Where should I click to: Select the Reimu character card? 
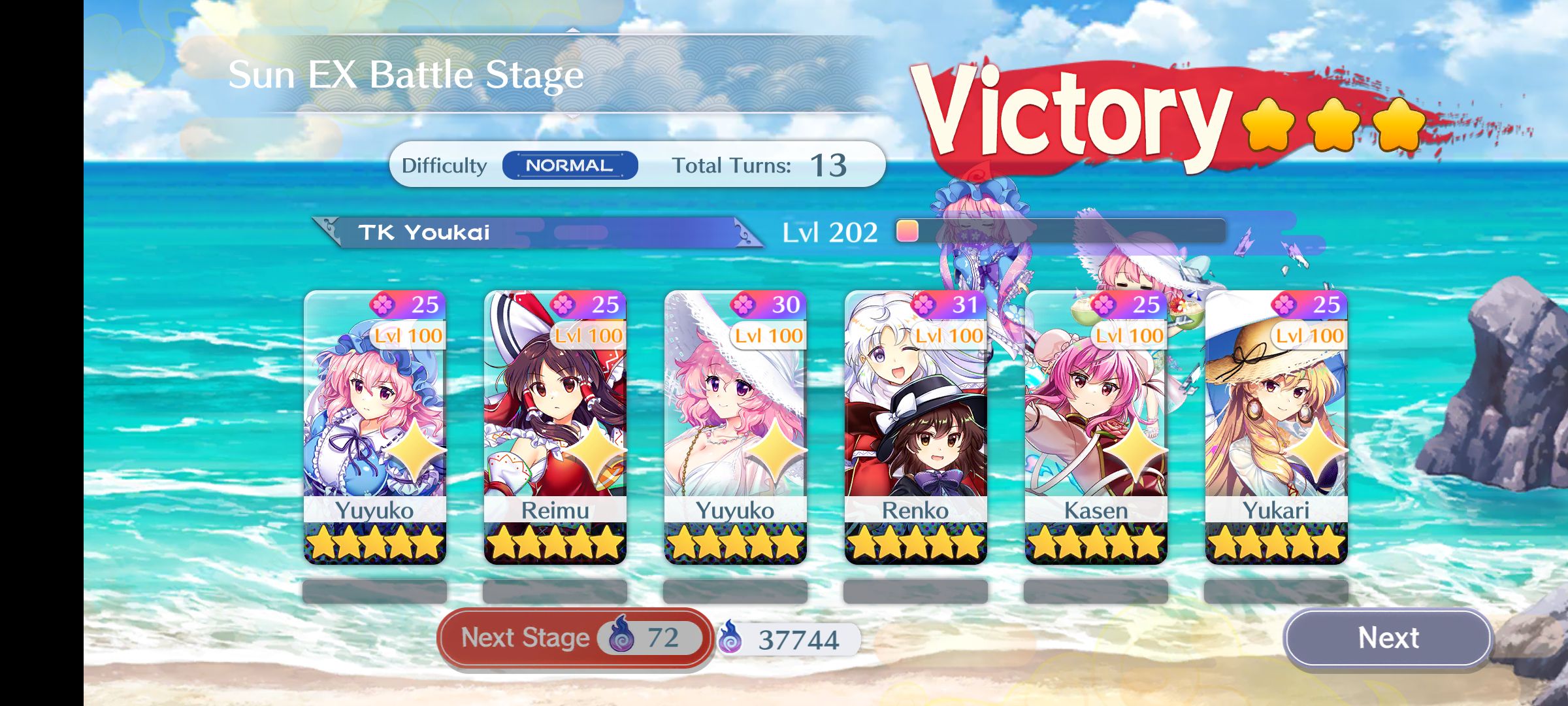pos(555,426)
